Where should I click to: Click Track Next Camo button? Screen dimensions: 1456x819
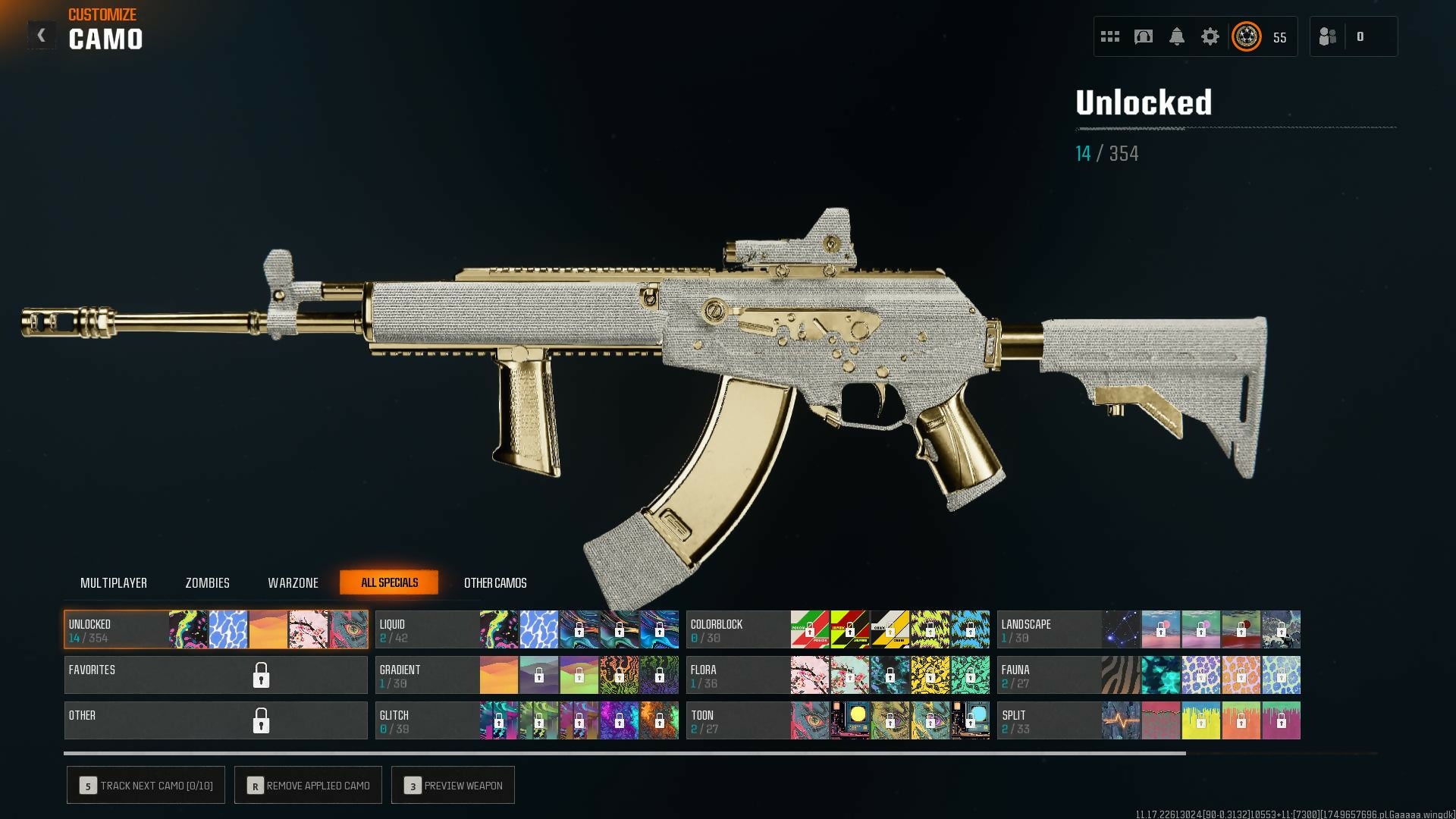point(146,786)
